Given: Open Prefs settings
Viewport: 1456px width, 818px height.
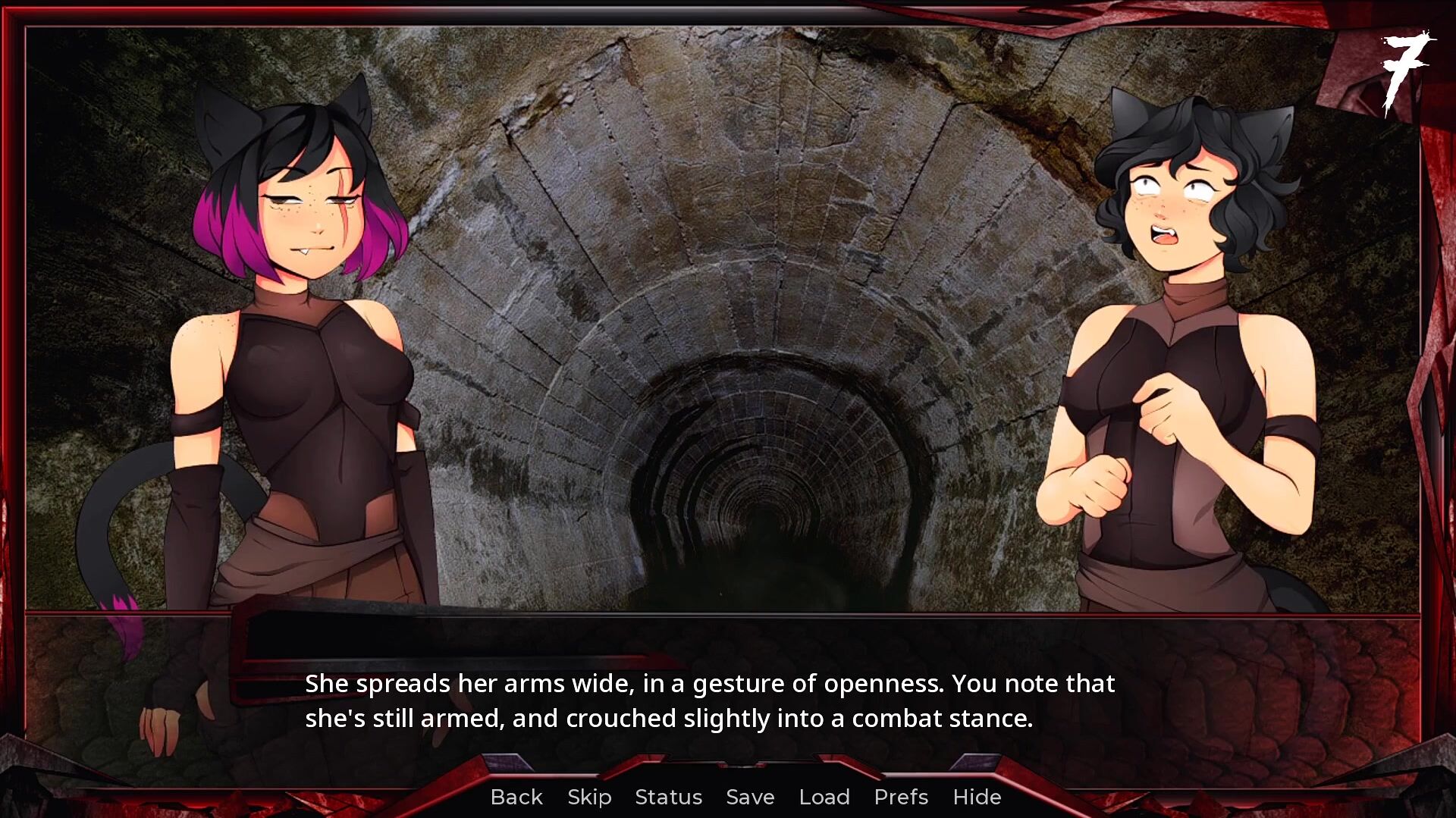Looking at the screenshot, I should (x=901, y=797).
